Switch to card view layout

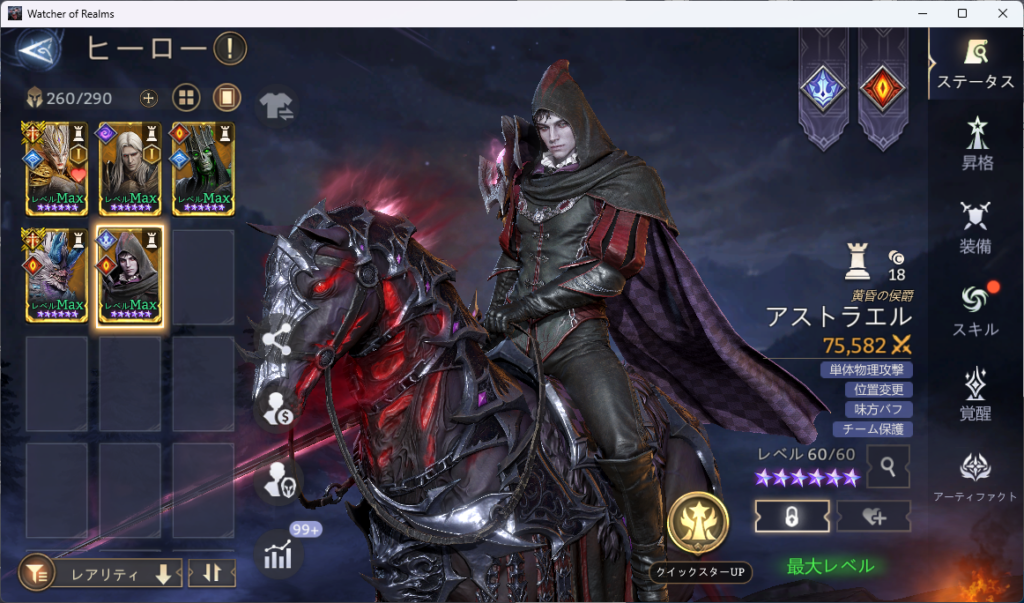227,98
